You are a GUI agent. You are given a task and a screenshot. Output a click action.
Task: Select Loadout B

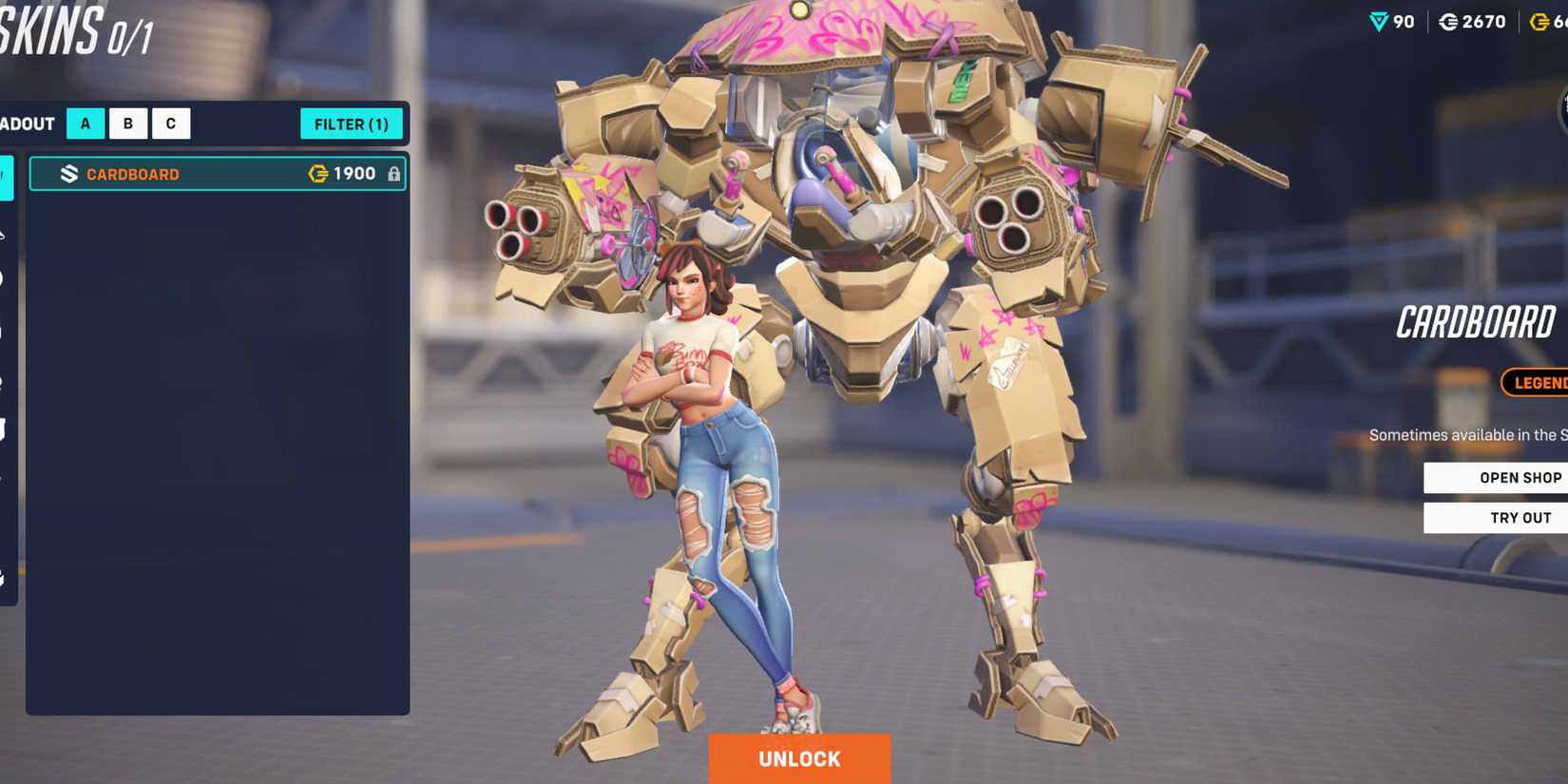coord(127,123)
